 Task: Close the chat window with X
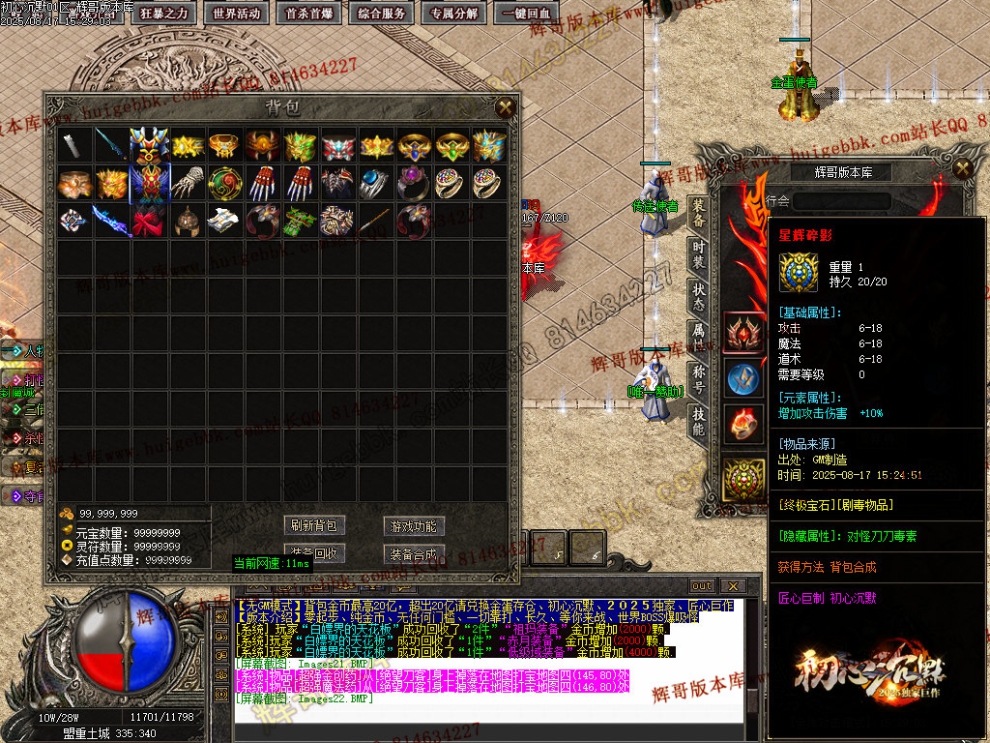[x=733, y=586]
